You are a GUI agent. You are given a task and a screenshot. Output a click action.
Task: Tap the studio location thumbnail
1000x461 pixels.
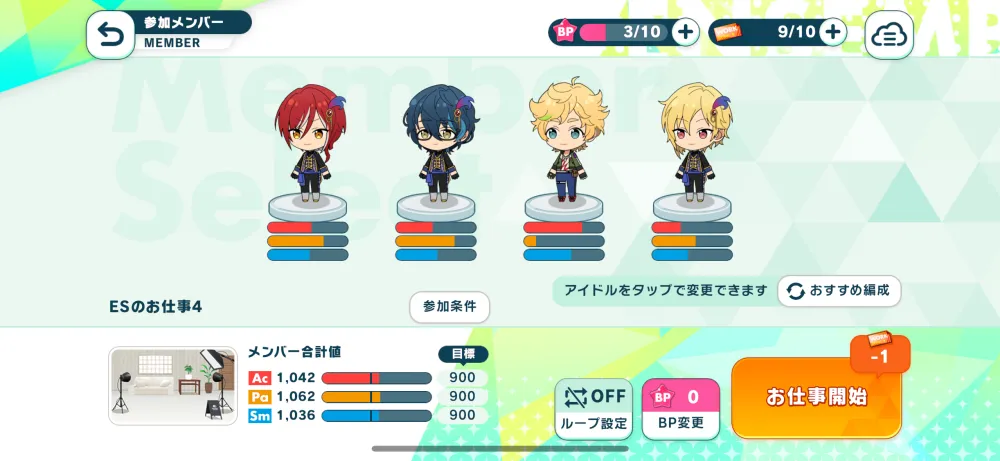[x=173, y=385]
